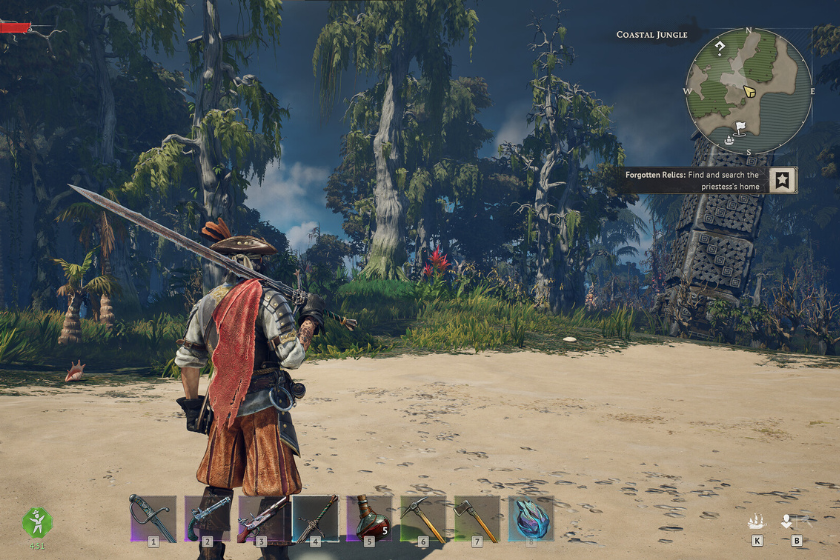Click the question mark marker on minimap

[x=719, y=47]
